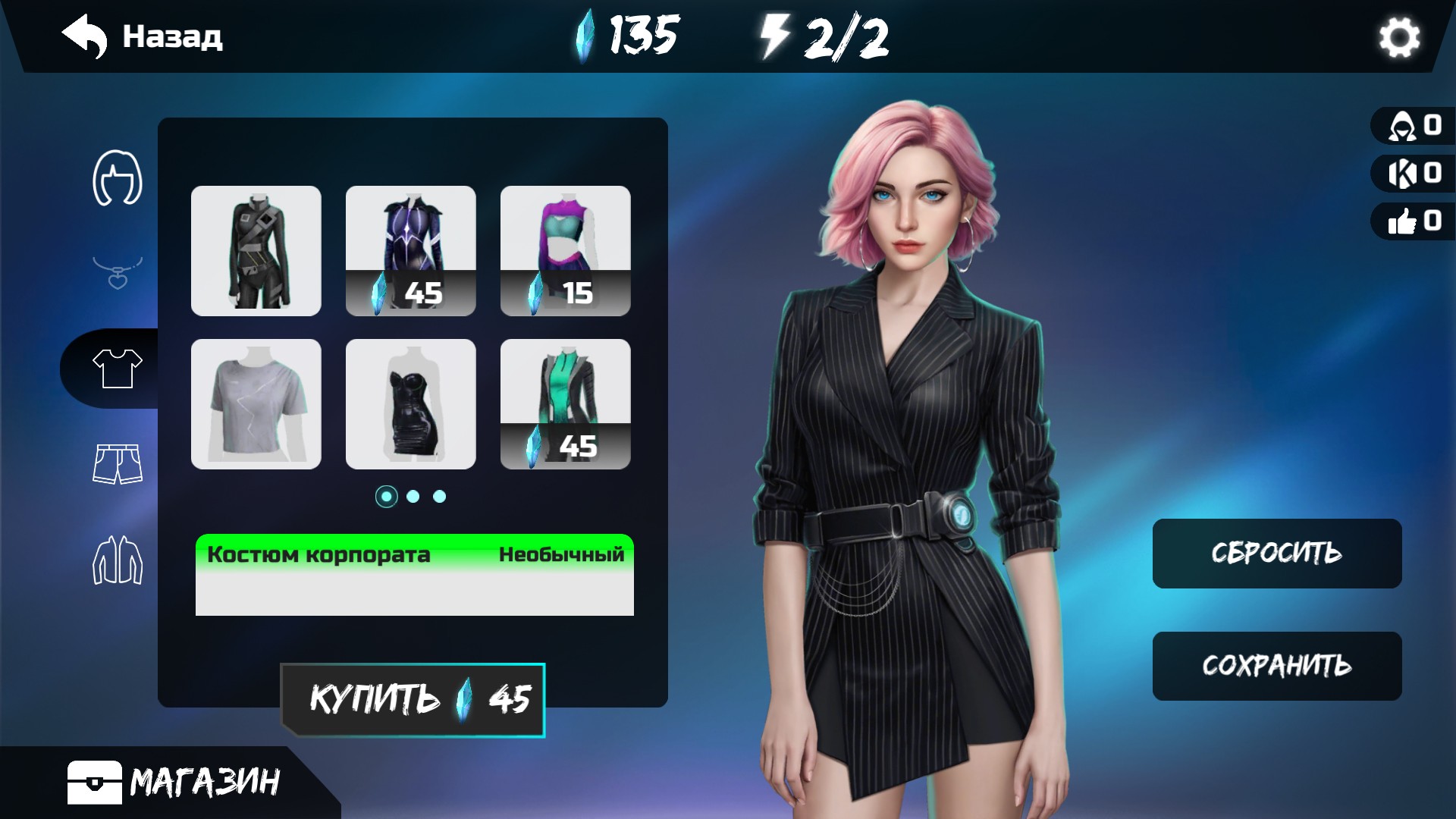Image resolution: width=1456 pixels, height=819 pixels.
Task: Open the Магазин shop
Action: click(x=174, y=782)
